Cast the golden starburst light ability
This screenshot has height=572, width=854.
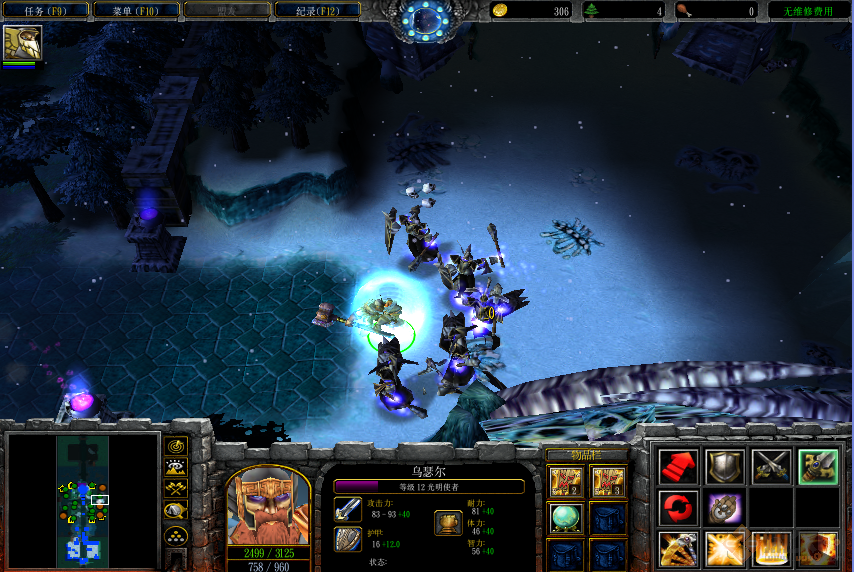[x=722, y=549]
